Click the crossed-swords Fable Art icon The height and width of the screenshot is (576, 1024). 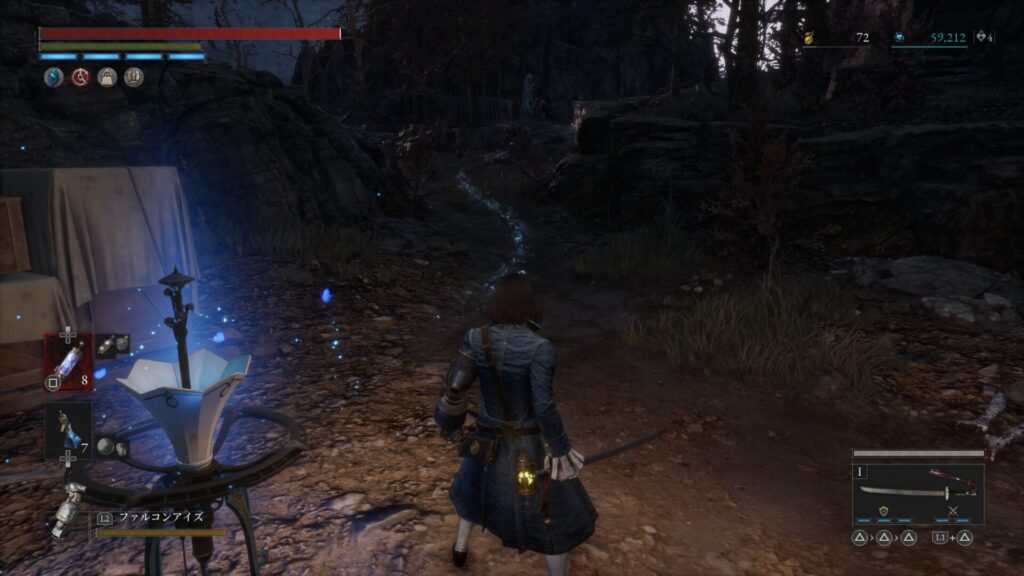952,511
